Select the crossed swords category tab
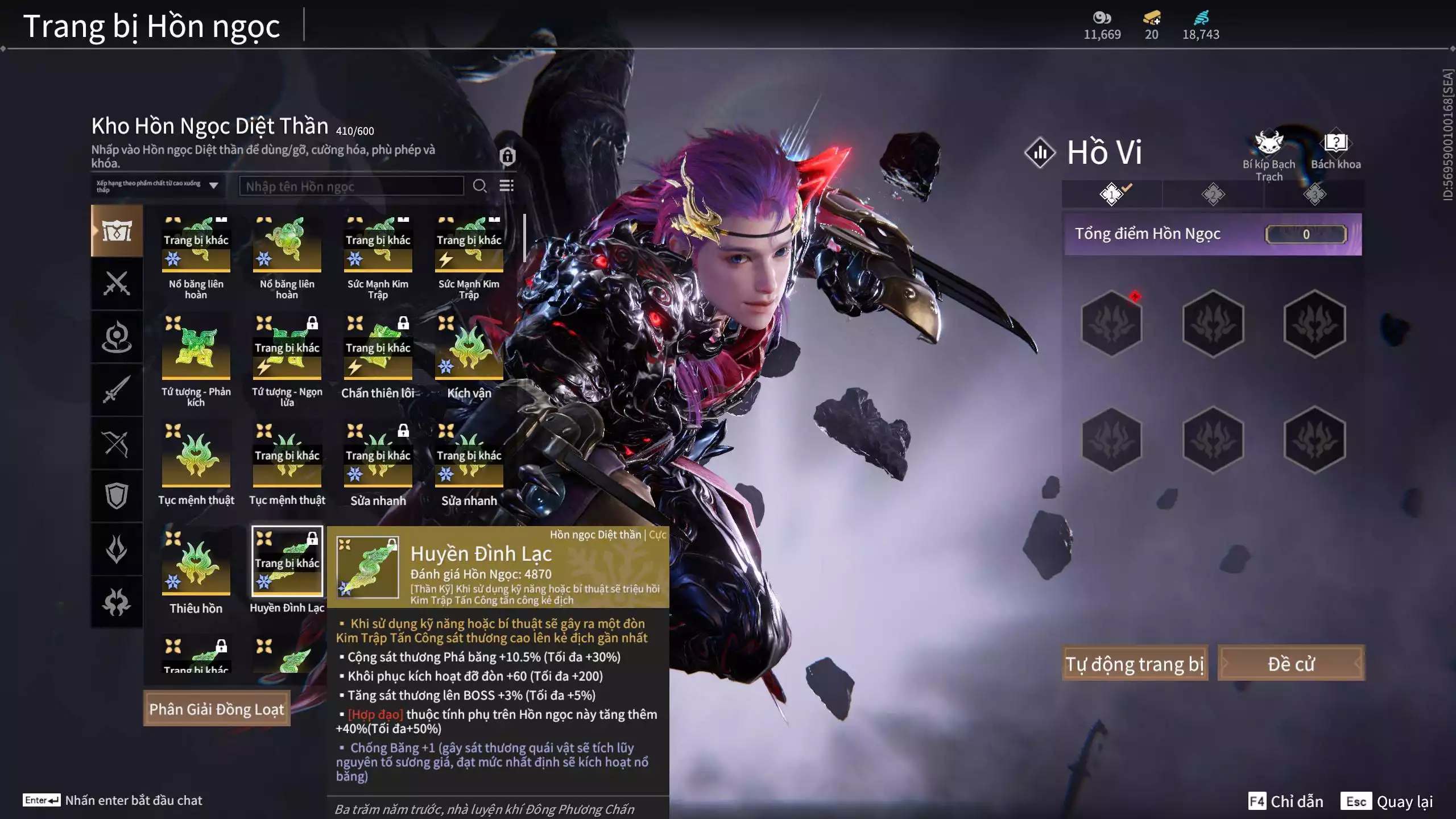Screen dimensions: 1456x819 [117, 283]
